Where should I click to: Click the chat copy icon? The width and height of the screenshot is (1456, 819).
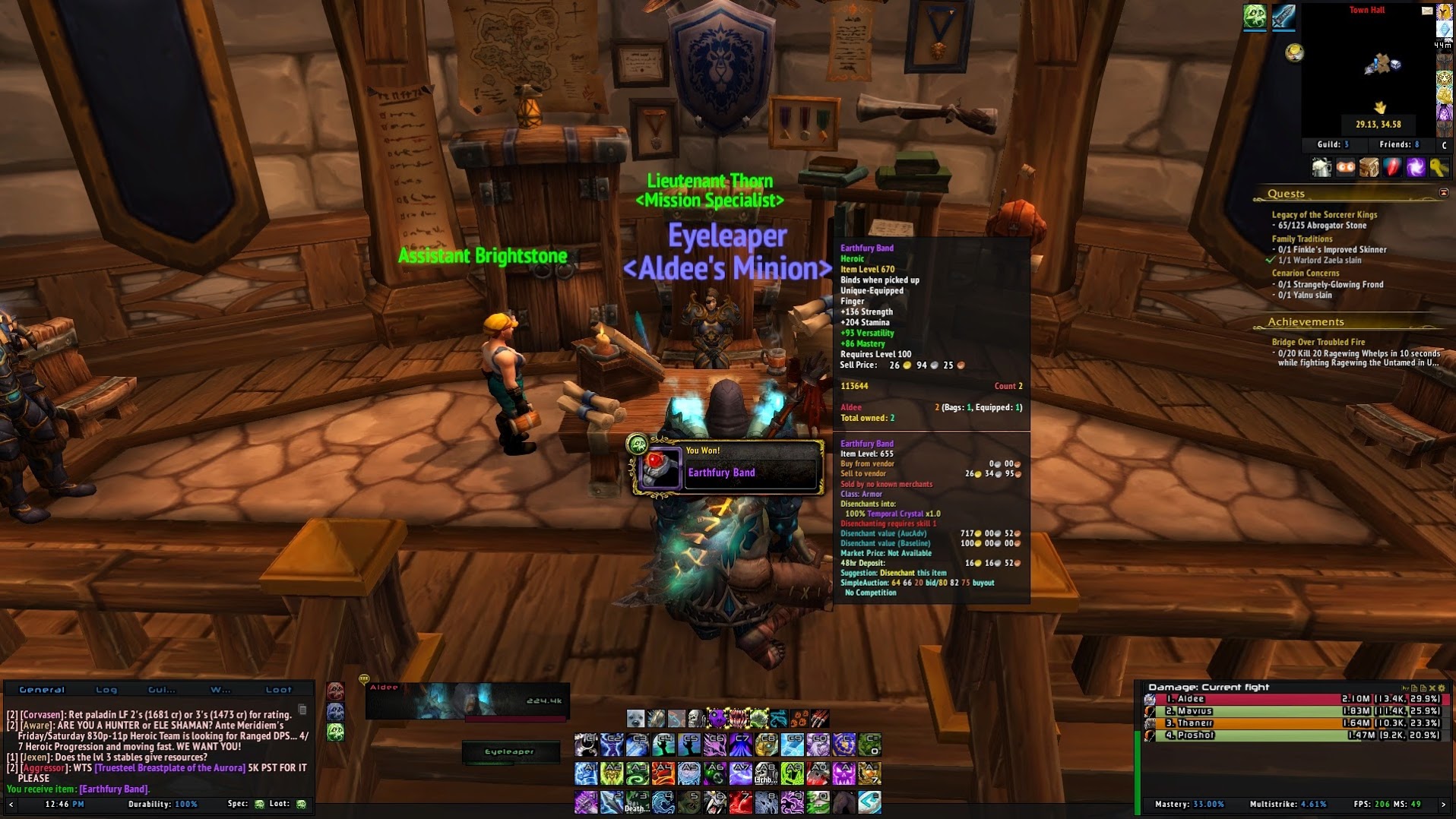click(302, 710)
